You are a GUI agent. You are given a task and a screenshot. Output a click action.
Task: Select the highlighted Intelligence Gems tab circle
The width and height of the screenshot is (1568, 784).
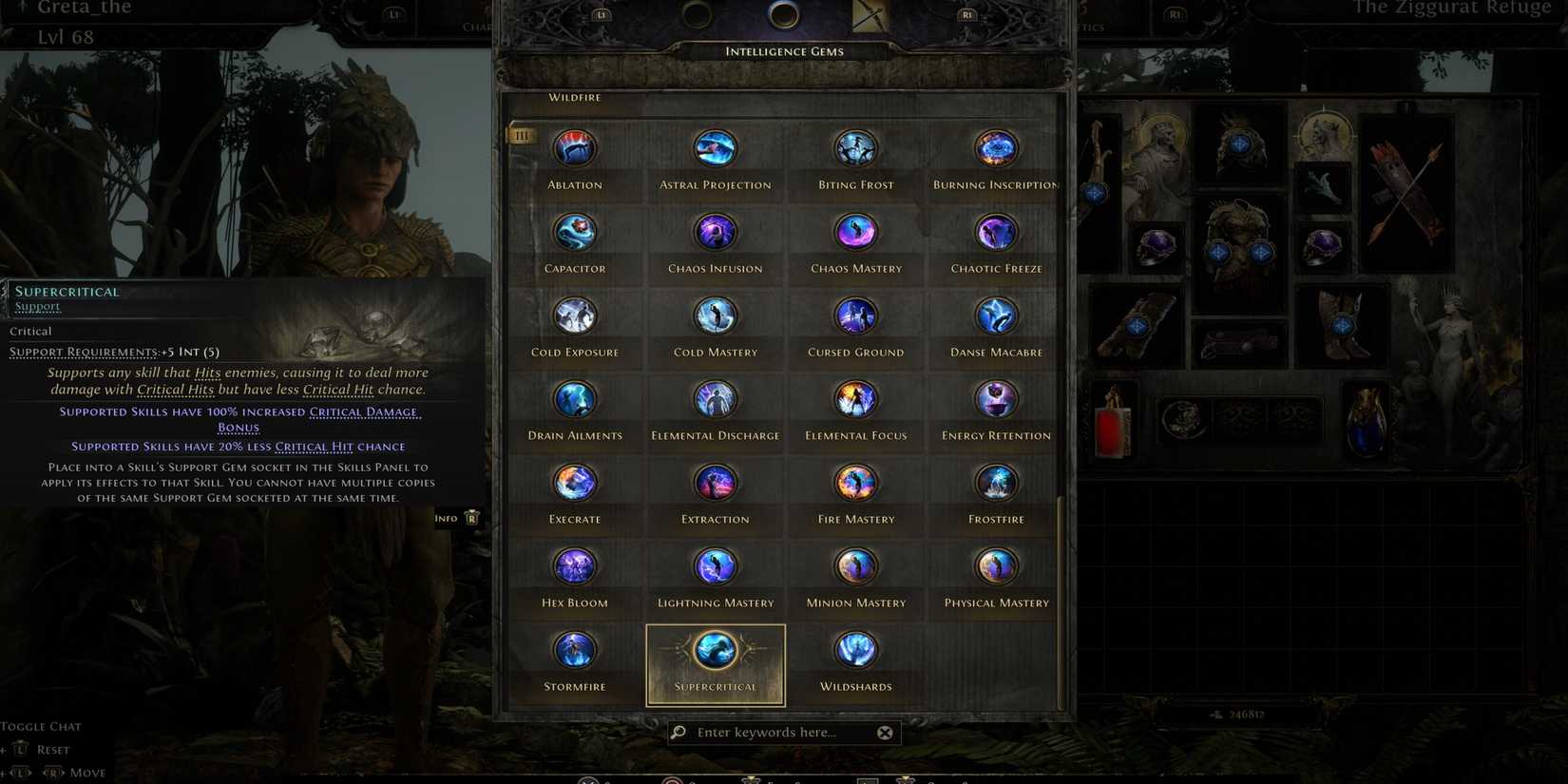point(783,14)
